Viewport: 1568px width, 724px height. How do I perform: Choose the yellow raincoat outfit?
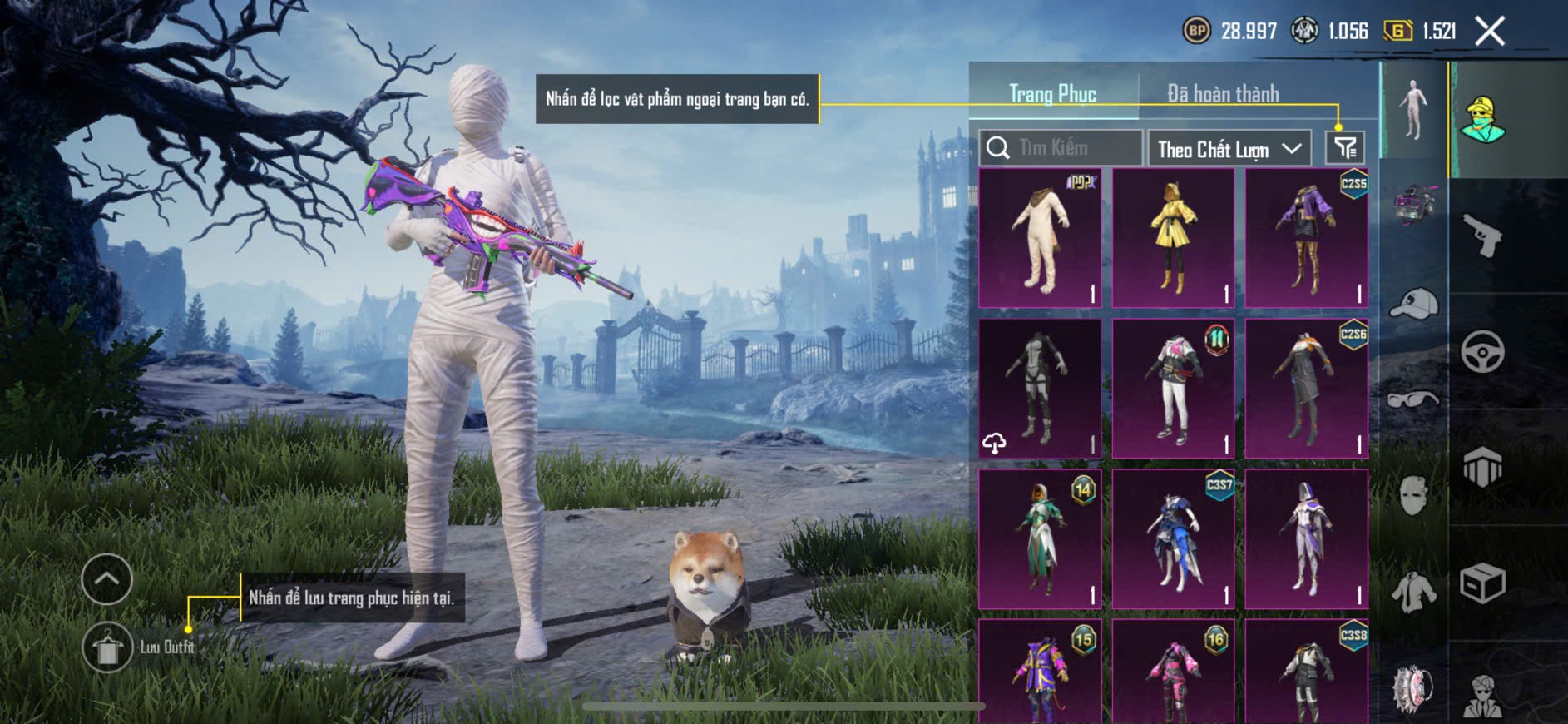point(1173,238)
